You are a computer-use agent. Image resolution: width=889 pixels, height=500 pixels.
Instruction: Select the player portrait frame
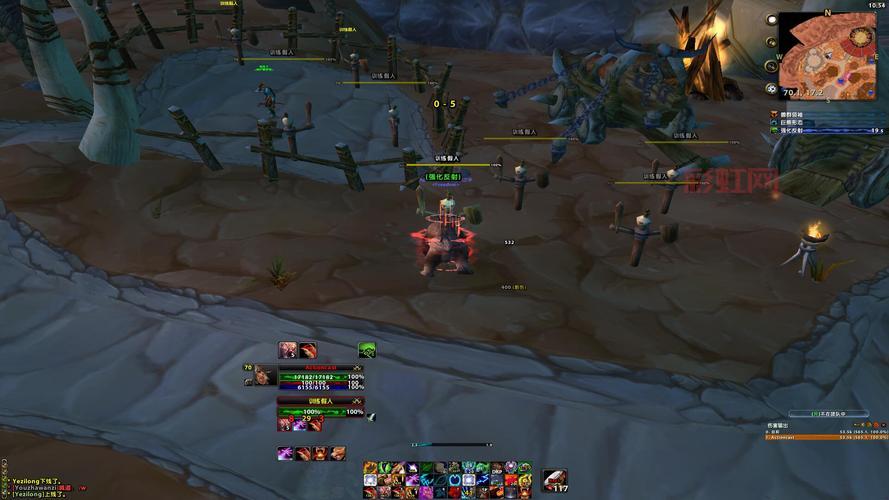pyautogui.click(x=260, y=376)
